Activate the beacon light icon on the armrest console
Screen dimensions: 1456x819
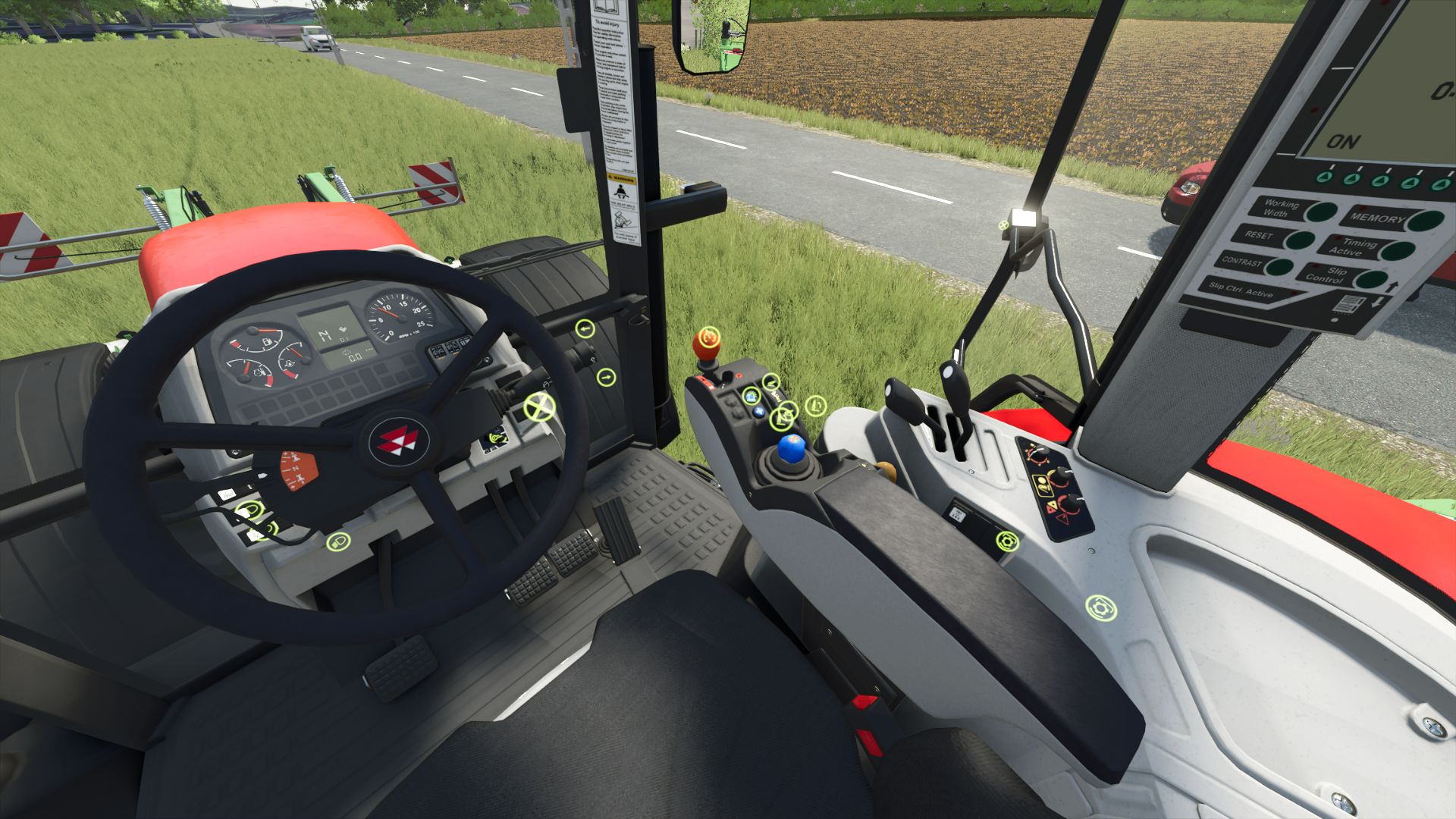[752, 396]
